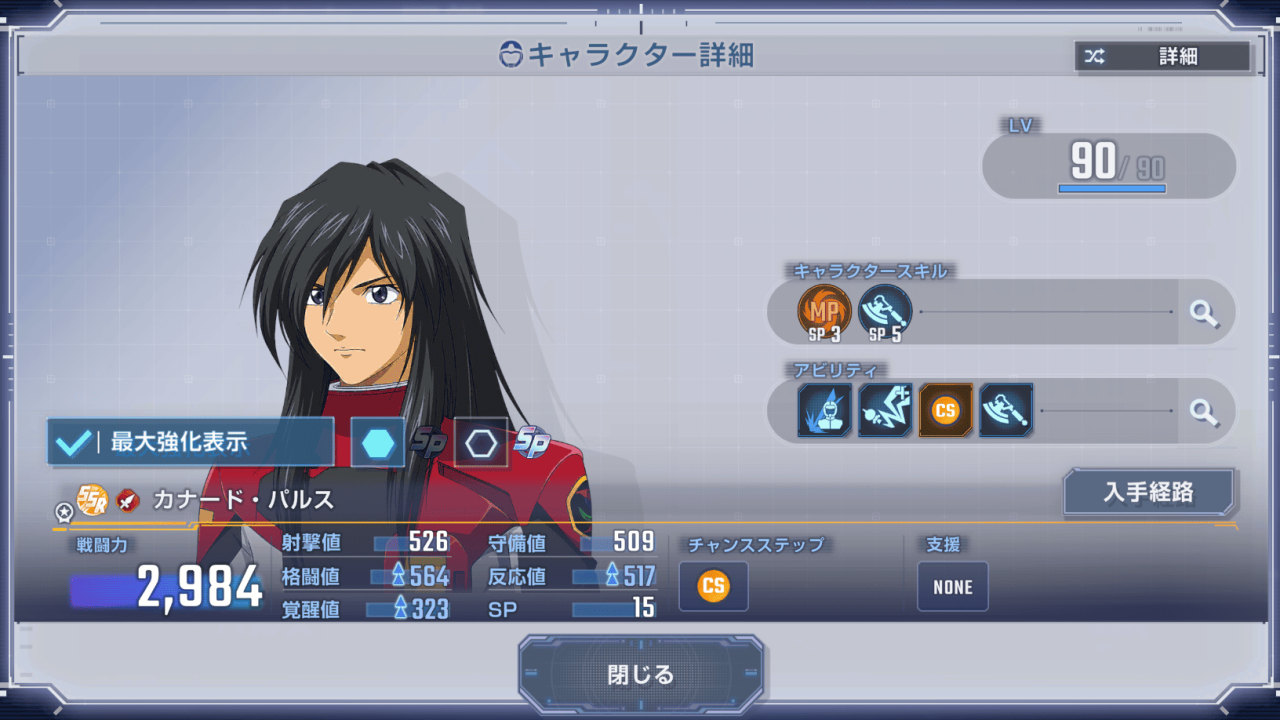The width and height of the screenshot is (1280, 720).
Task: Close the character details with 閉じる
Action: click(640, 675)
